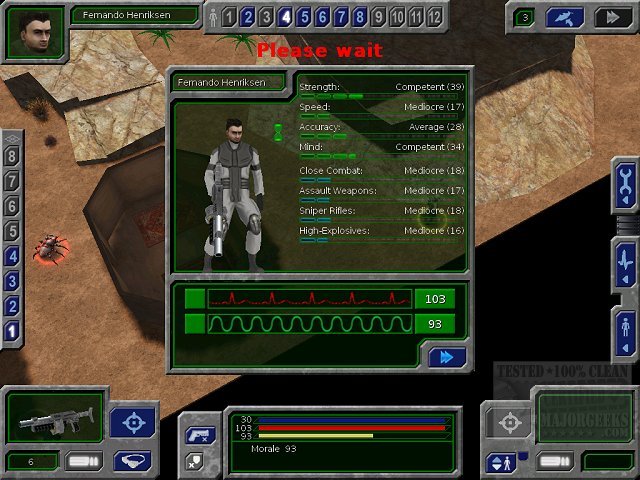Click the small icon below the pistol button
This screenshot has width=640, height=480.
point(195,460)
